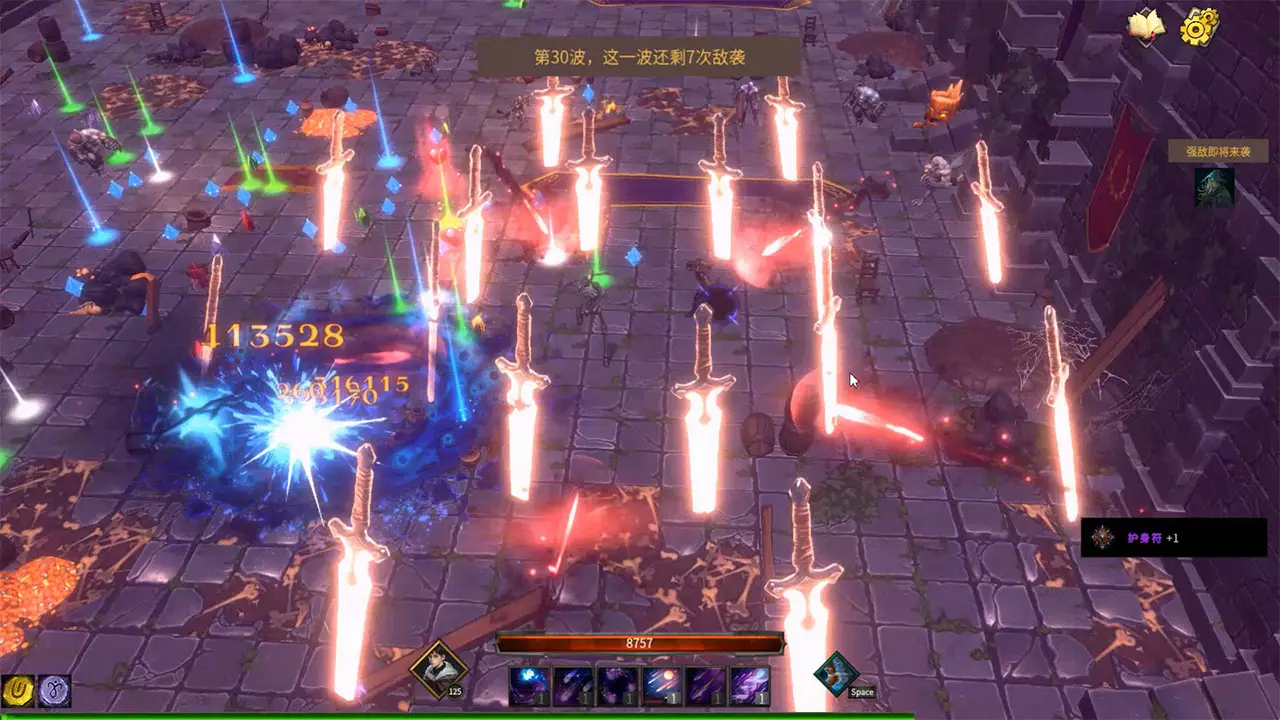Open the hero portrait showing level 125
The height and width of the screenshot is (720, 1280).
[440, 668]
